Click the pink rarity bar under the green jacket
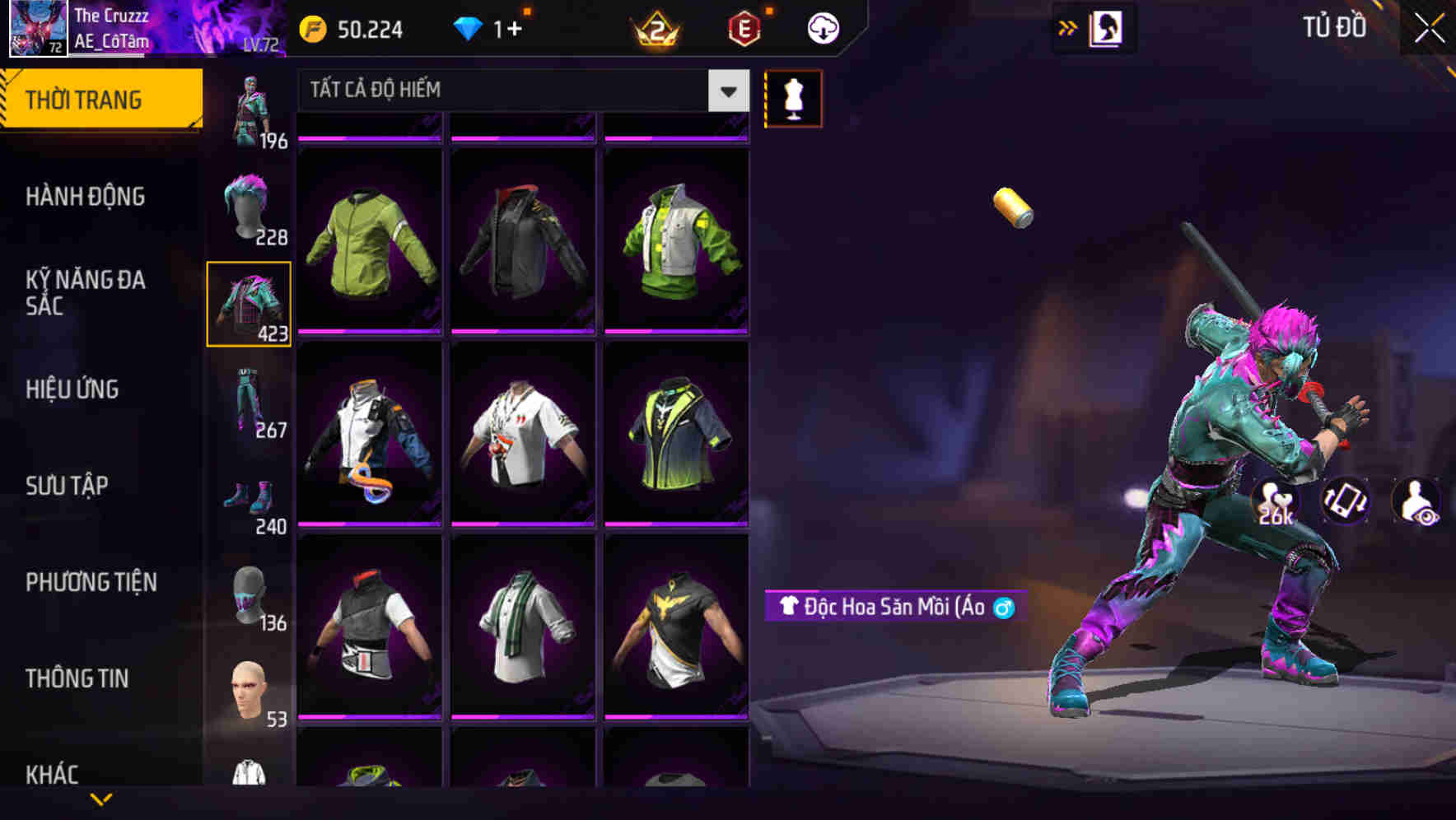 point(369,332)
